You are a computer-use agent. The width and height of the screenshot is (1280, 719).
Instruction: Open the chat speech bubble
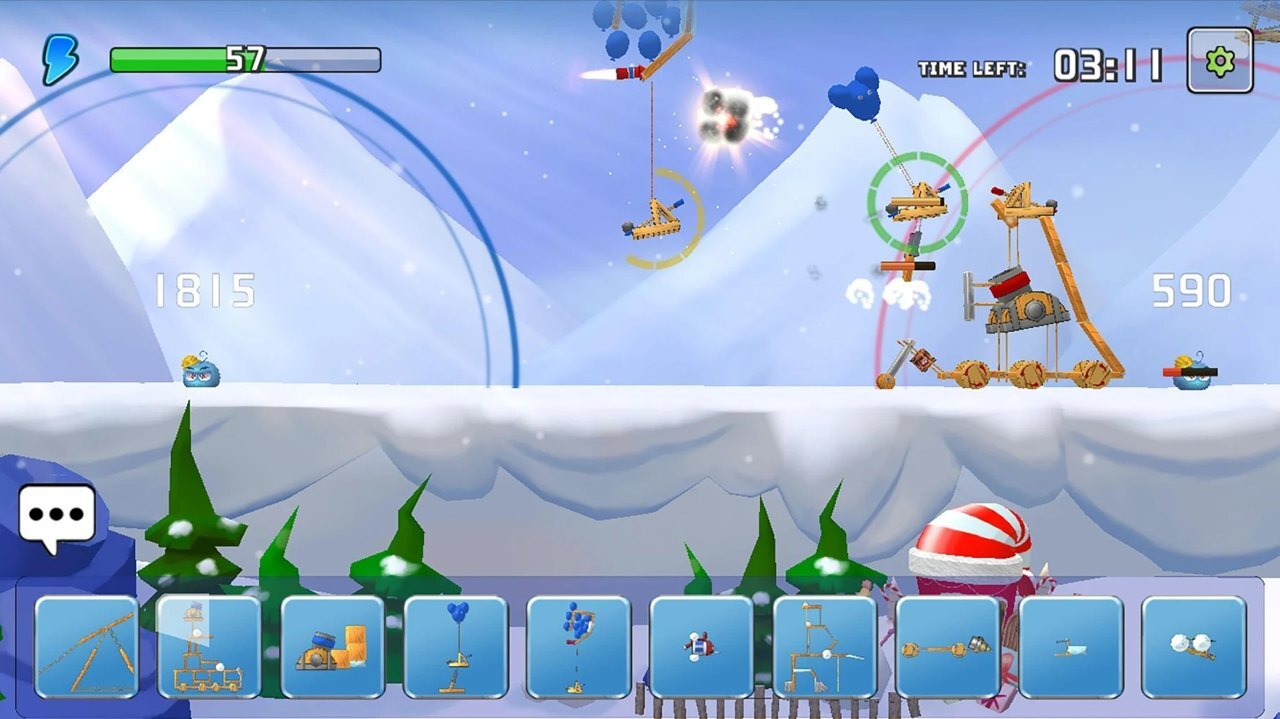coord(57,516)
